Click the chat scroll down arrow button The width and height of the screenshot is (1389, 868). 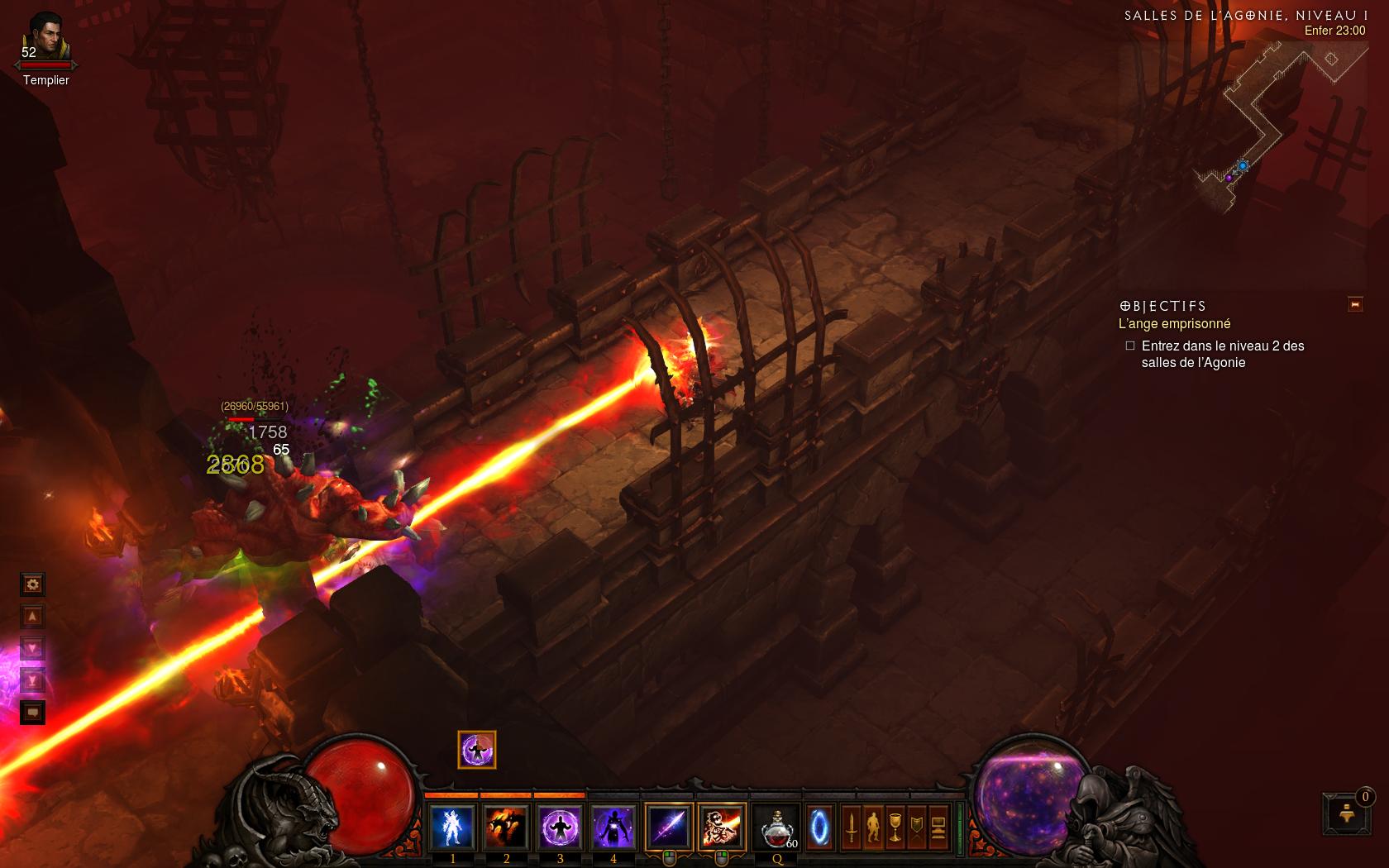coord(32,649)
